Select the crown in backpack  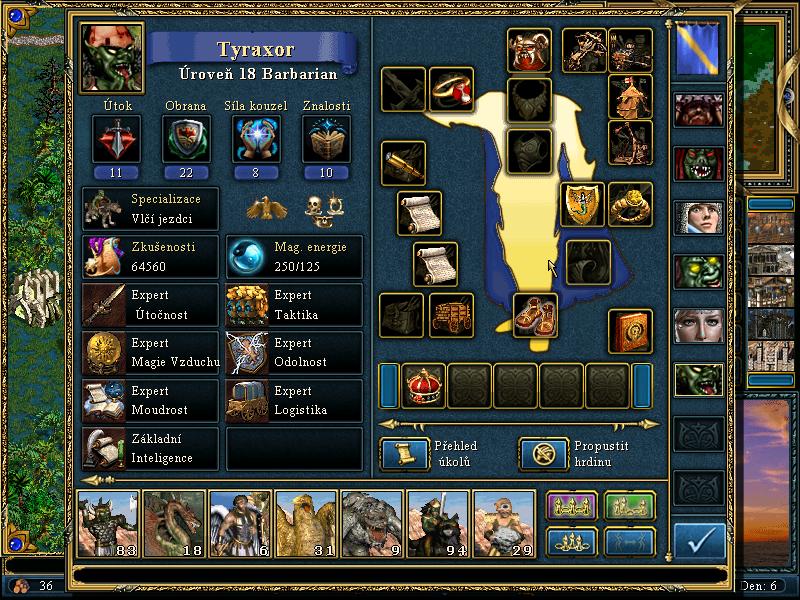click(x=423, y=386)
